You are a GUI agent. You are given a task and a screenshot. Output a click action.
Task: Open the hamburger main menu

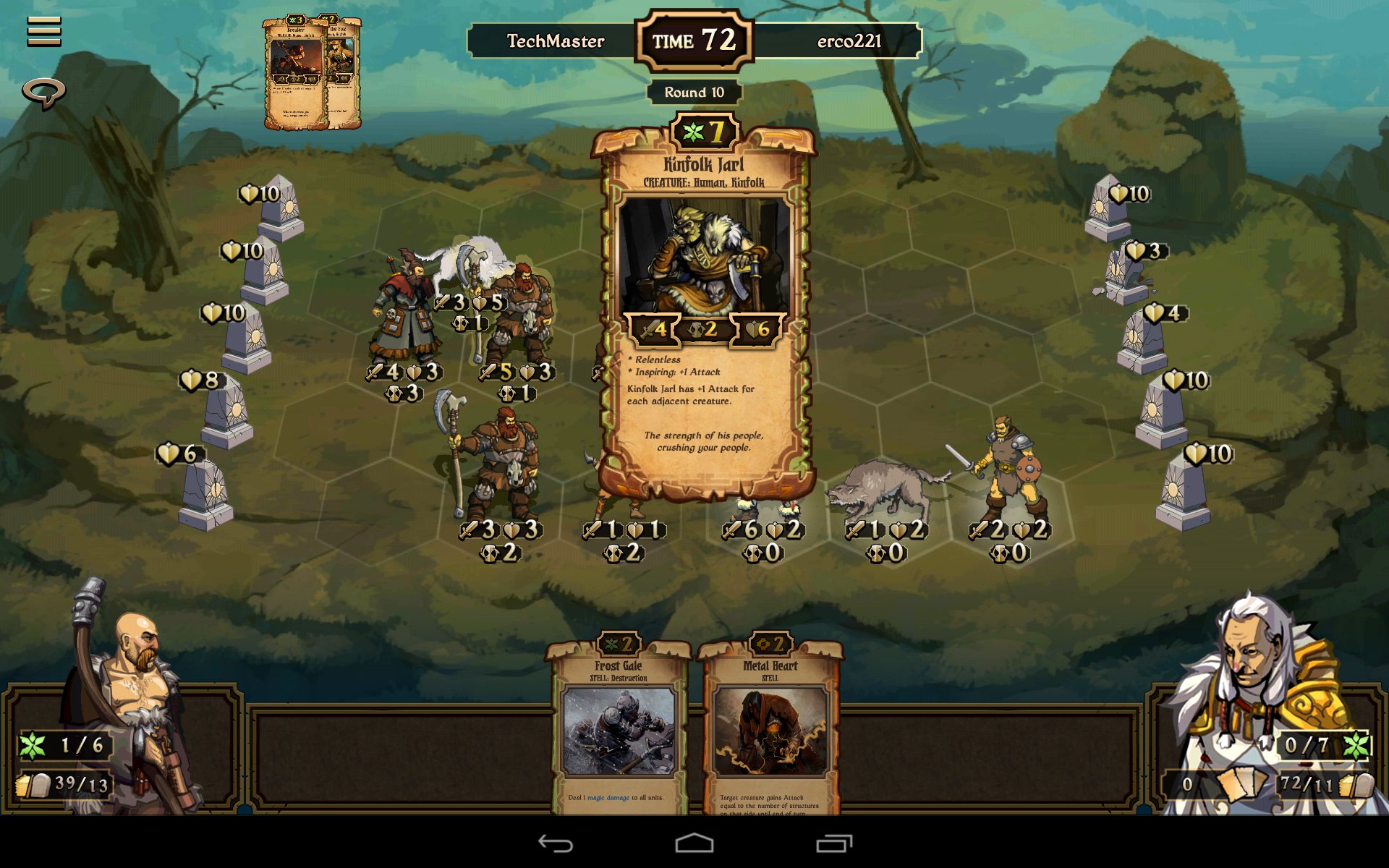point(44,32)
